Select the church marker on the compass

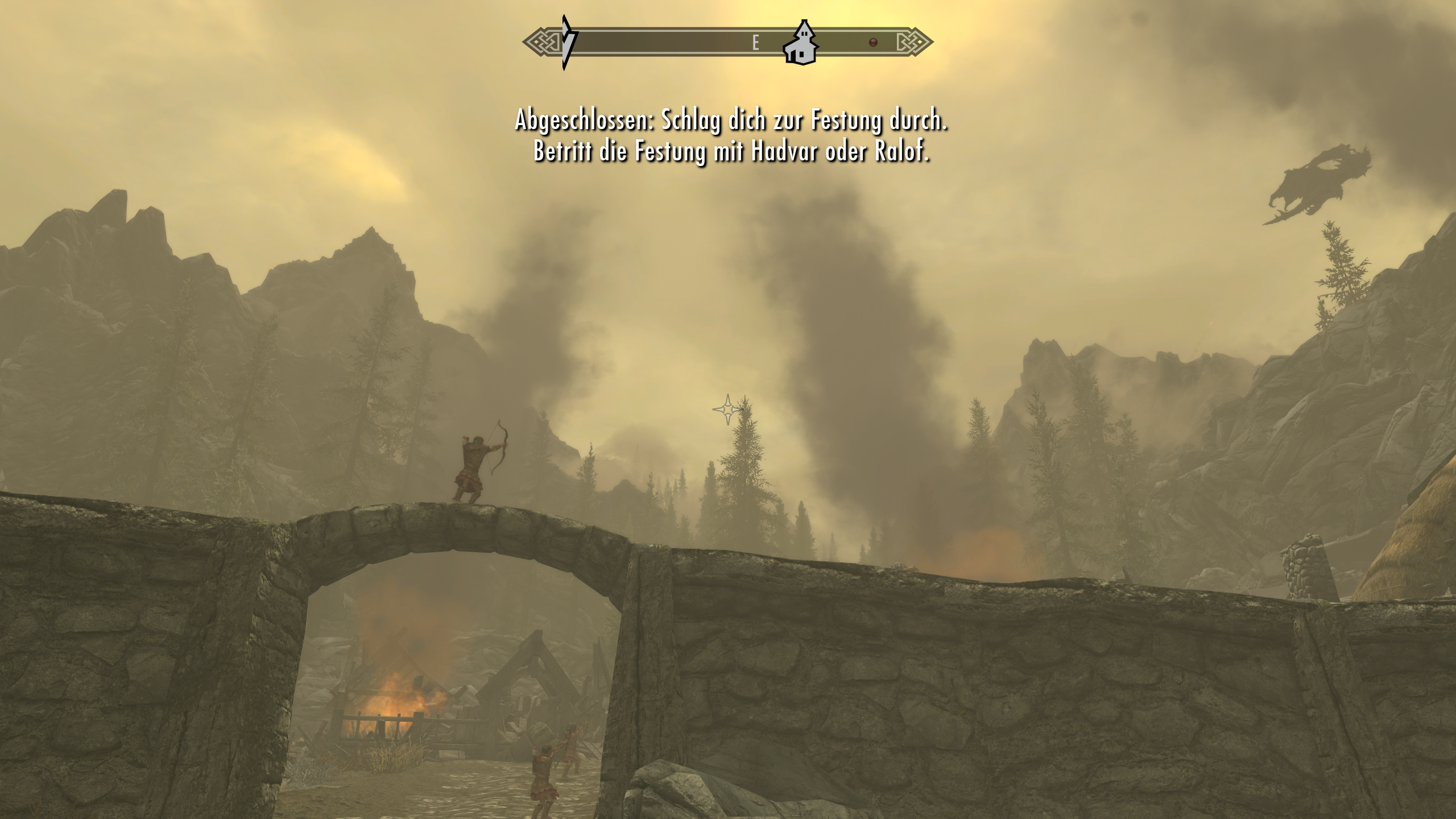click(x=803, y=44)
